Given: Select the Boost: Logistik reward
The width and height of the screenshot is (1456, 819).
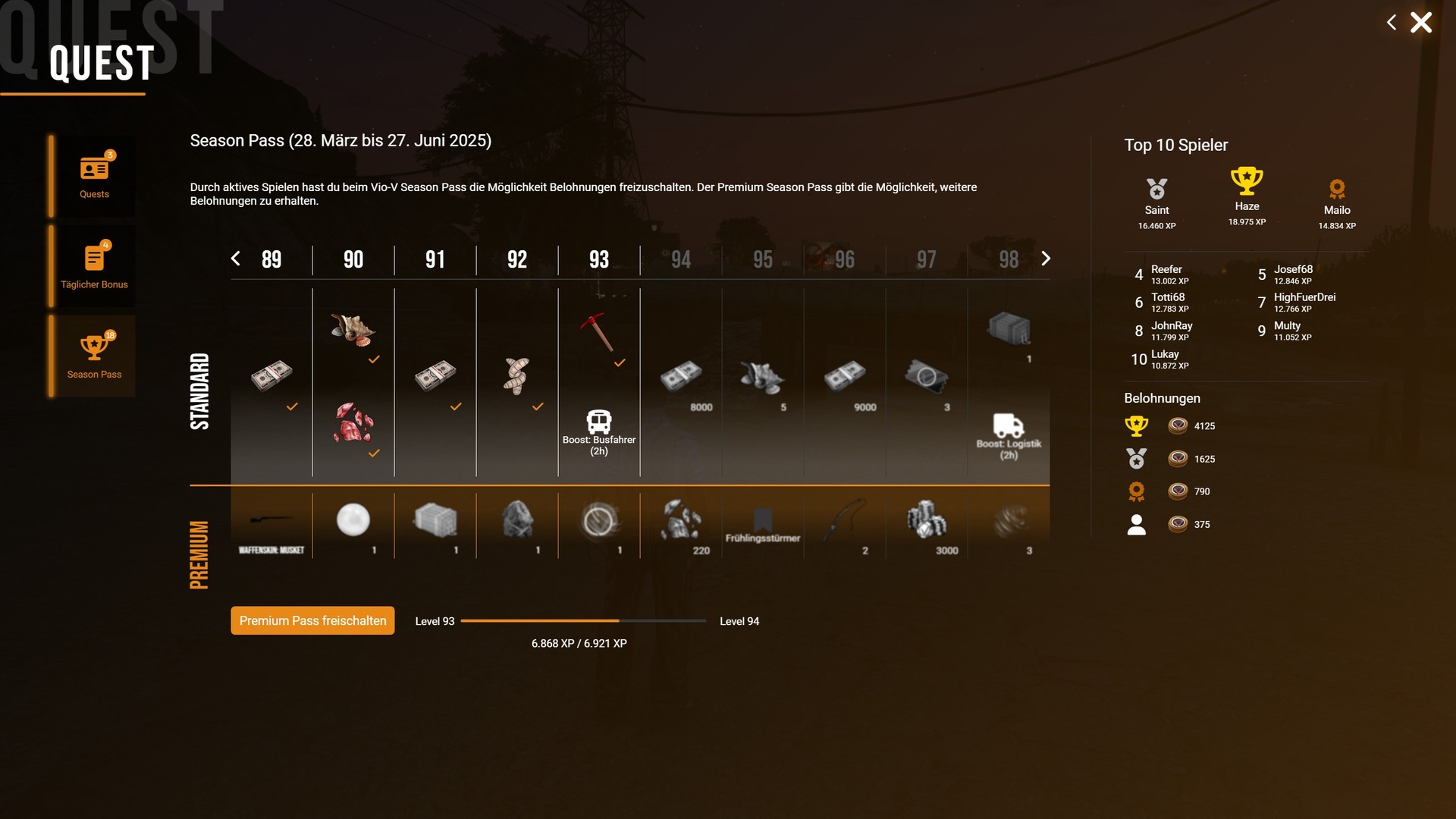Looking at the screenshot, I should coord(1008,436).
